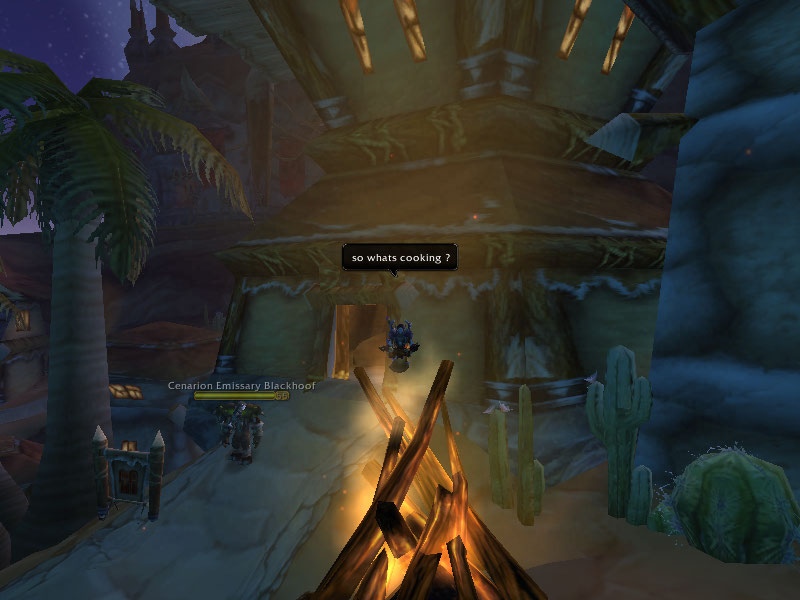Select Cenarion Emissary Blackhoof's nameplate bar

(x=240, y=396)
